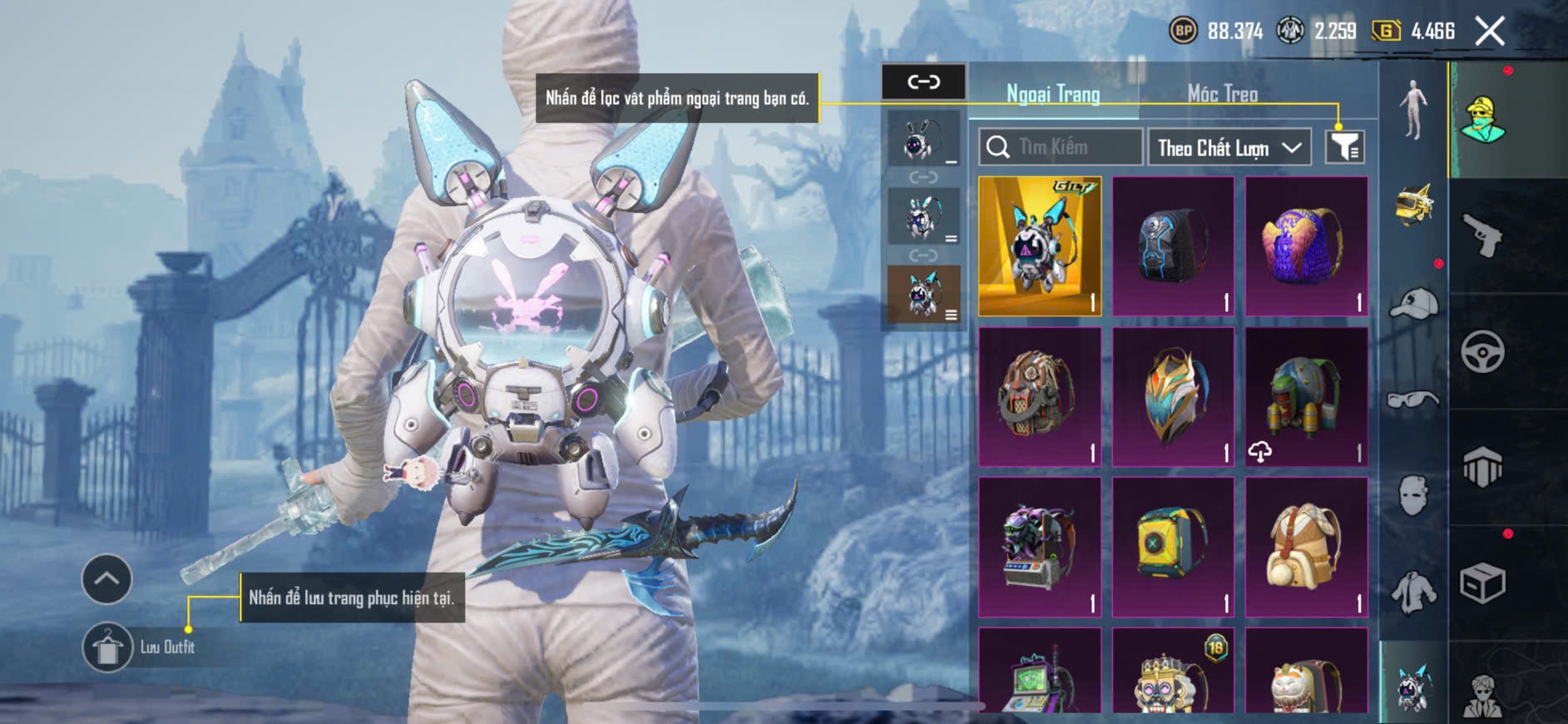Viewport: 1568px width, 724px height.
Task: Choose the purple winged backpack
Action: 1306,246
